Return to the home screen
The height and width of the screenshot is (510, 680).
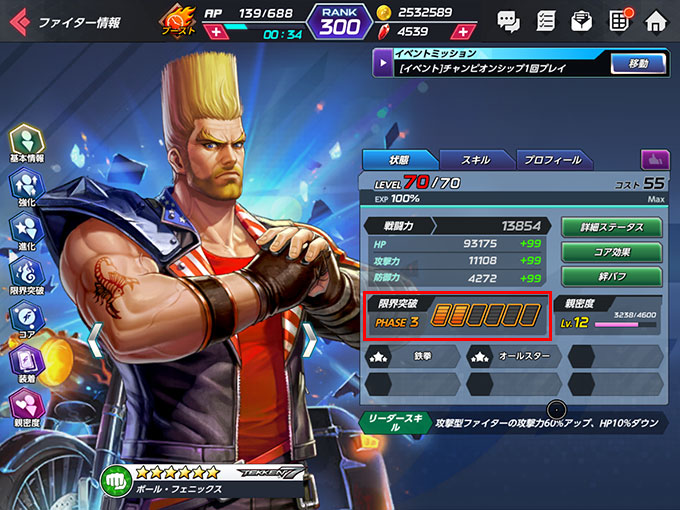pos(656,20)
